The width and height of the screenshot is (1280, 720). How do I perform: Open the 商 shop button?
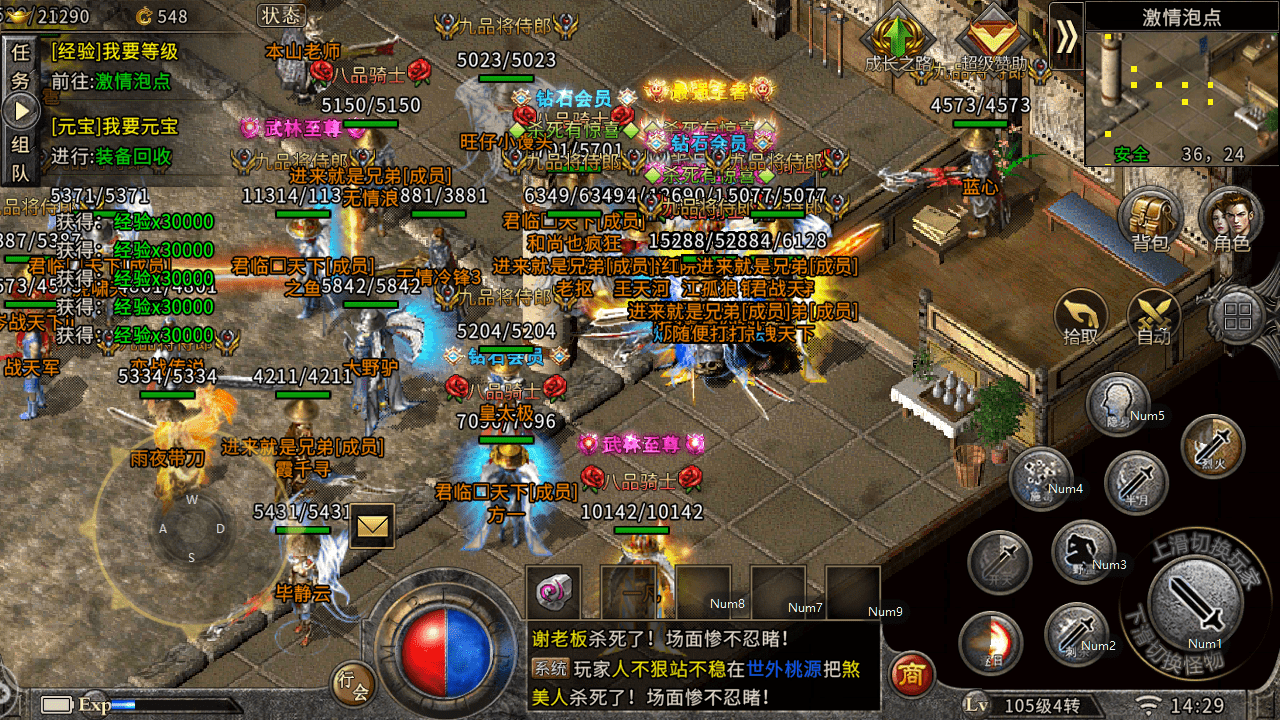[910, 674]
